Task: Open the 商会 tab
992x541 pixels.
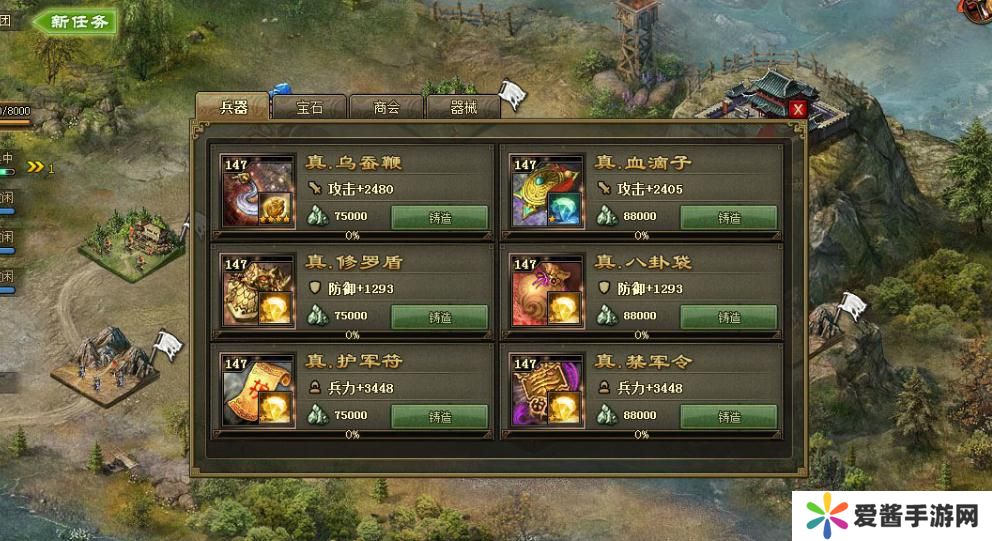Action: 386,107
